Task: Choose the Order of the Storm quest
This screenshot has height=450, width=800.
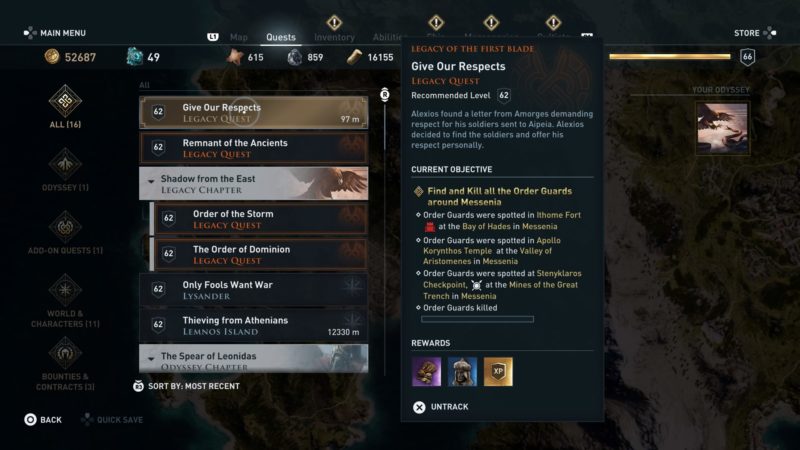Action: pyautogui.click(x=258, y=219)
